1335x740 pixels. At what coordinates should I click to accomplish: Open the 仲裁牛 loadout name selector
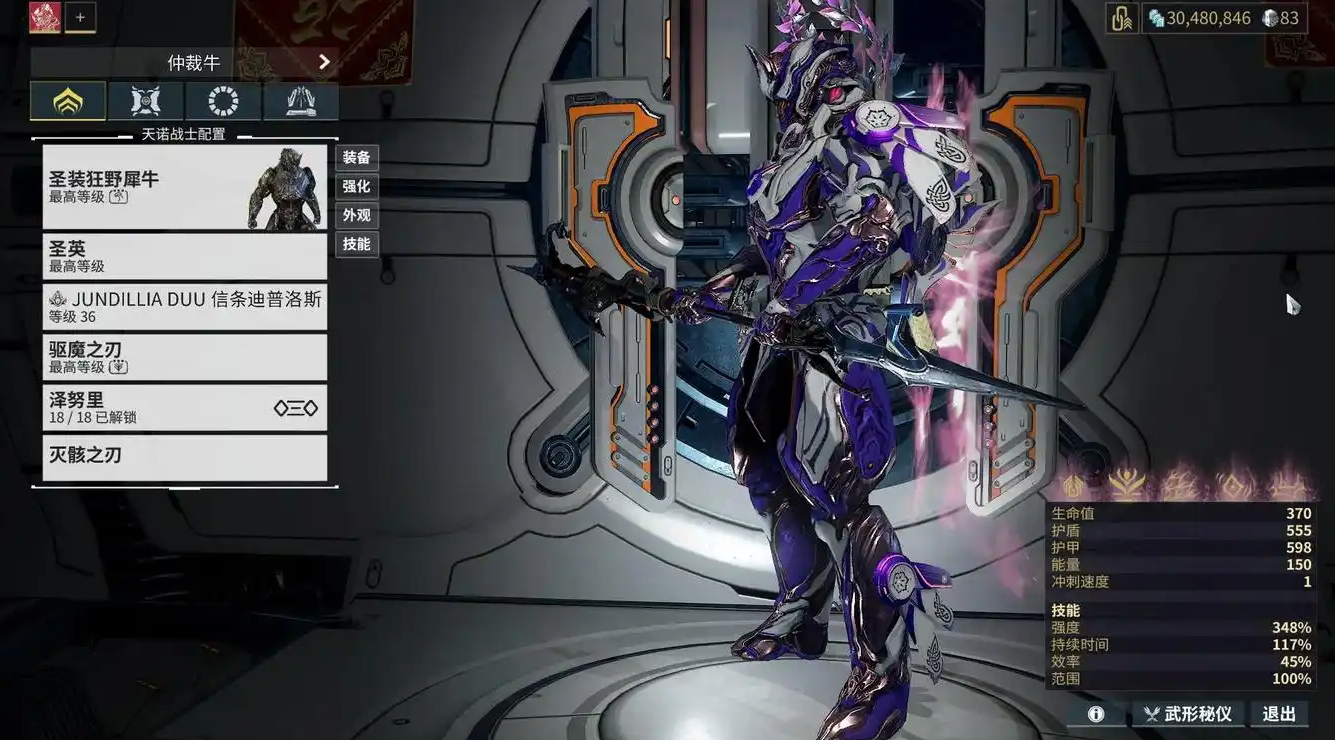click(184, 63)
